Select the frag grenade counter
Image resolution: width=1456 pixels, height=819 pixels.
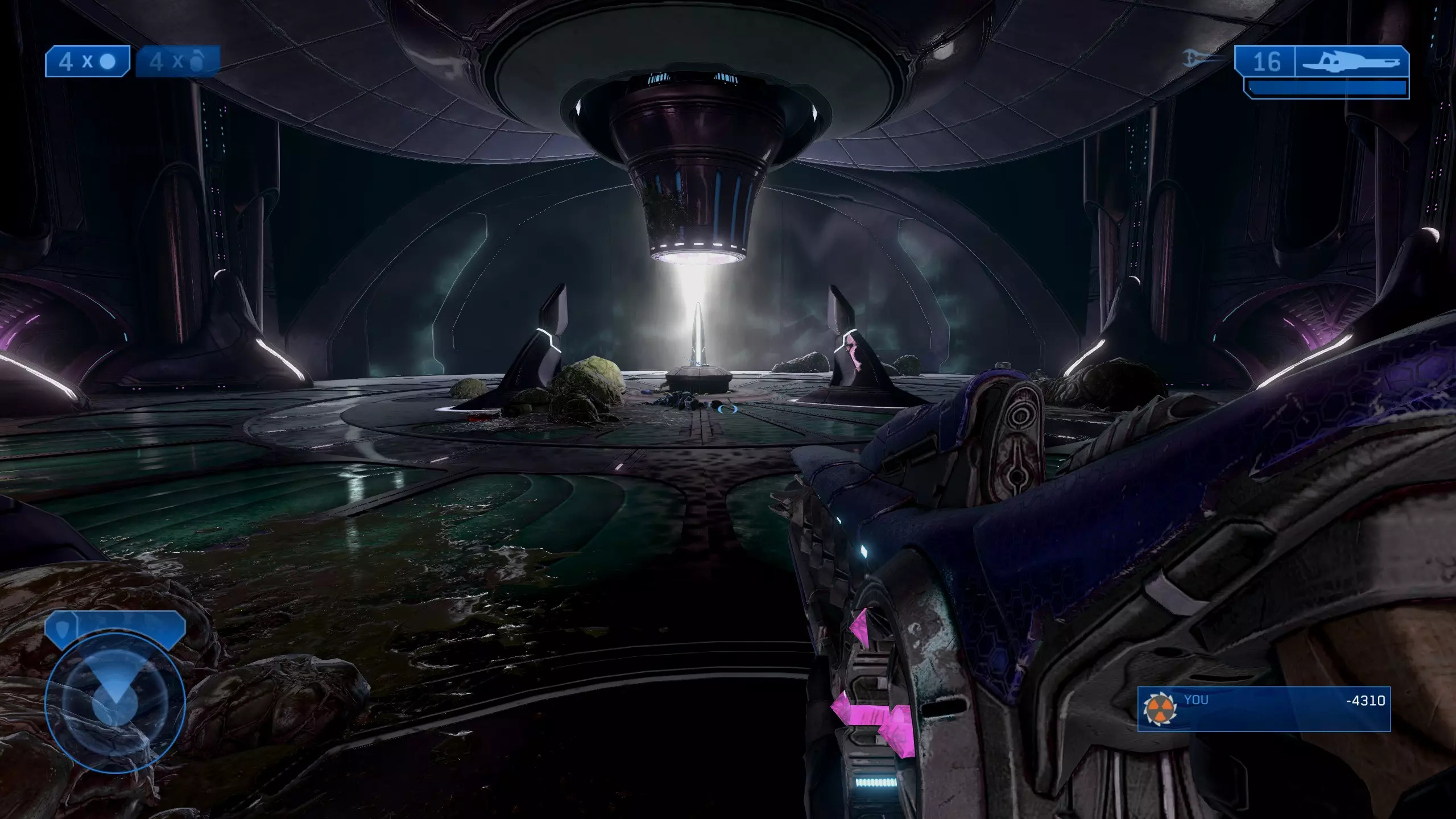click(177, 61)
